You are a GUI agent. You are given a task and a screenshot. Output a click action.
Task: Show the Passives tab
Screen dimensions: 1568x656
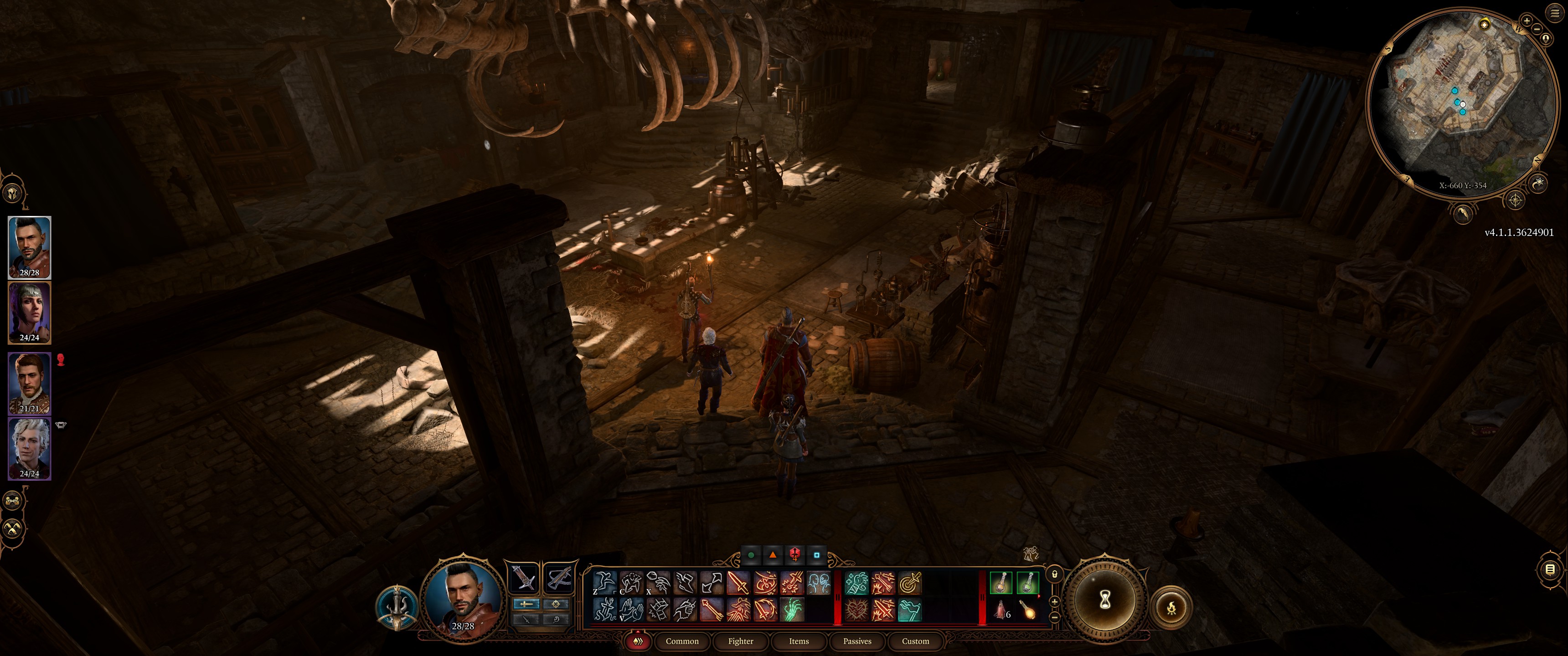pyautogui.click(x=857, y=641)
